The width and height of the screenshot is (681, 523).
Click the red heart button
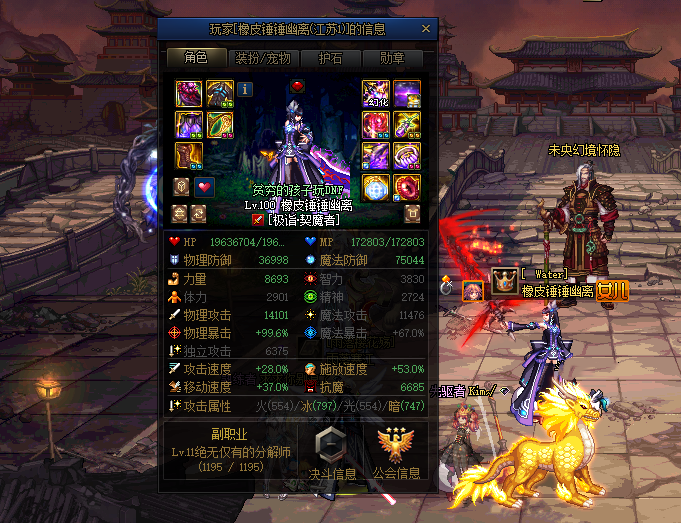[x=204, y=187]
